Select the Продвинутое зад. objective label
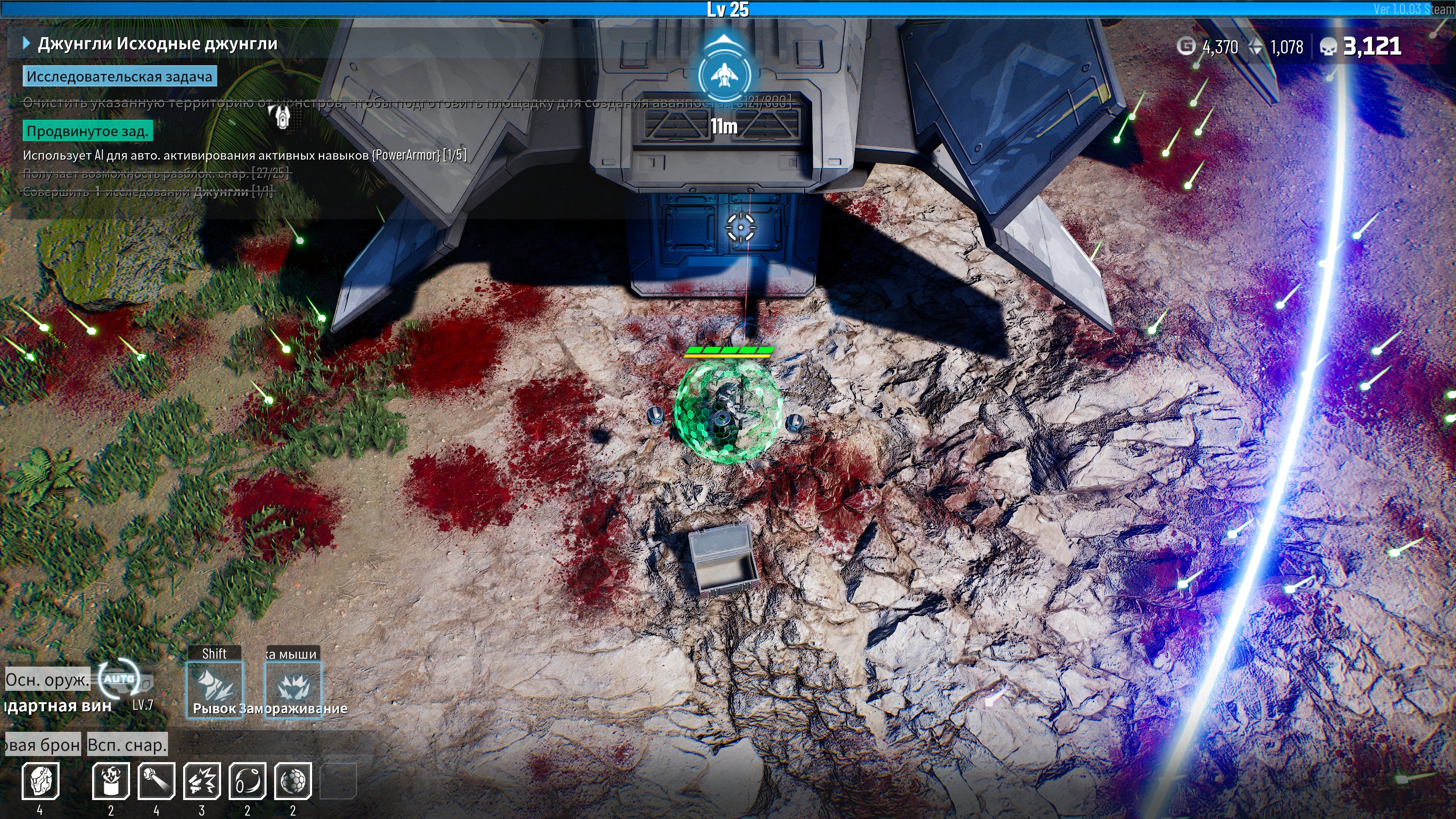 87,131
